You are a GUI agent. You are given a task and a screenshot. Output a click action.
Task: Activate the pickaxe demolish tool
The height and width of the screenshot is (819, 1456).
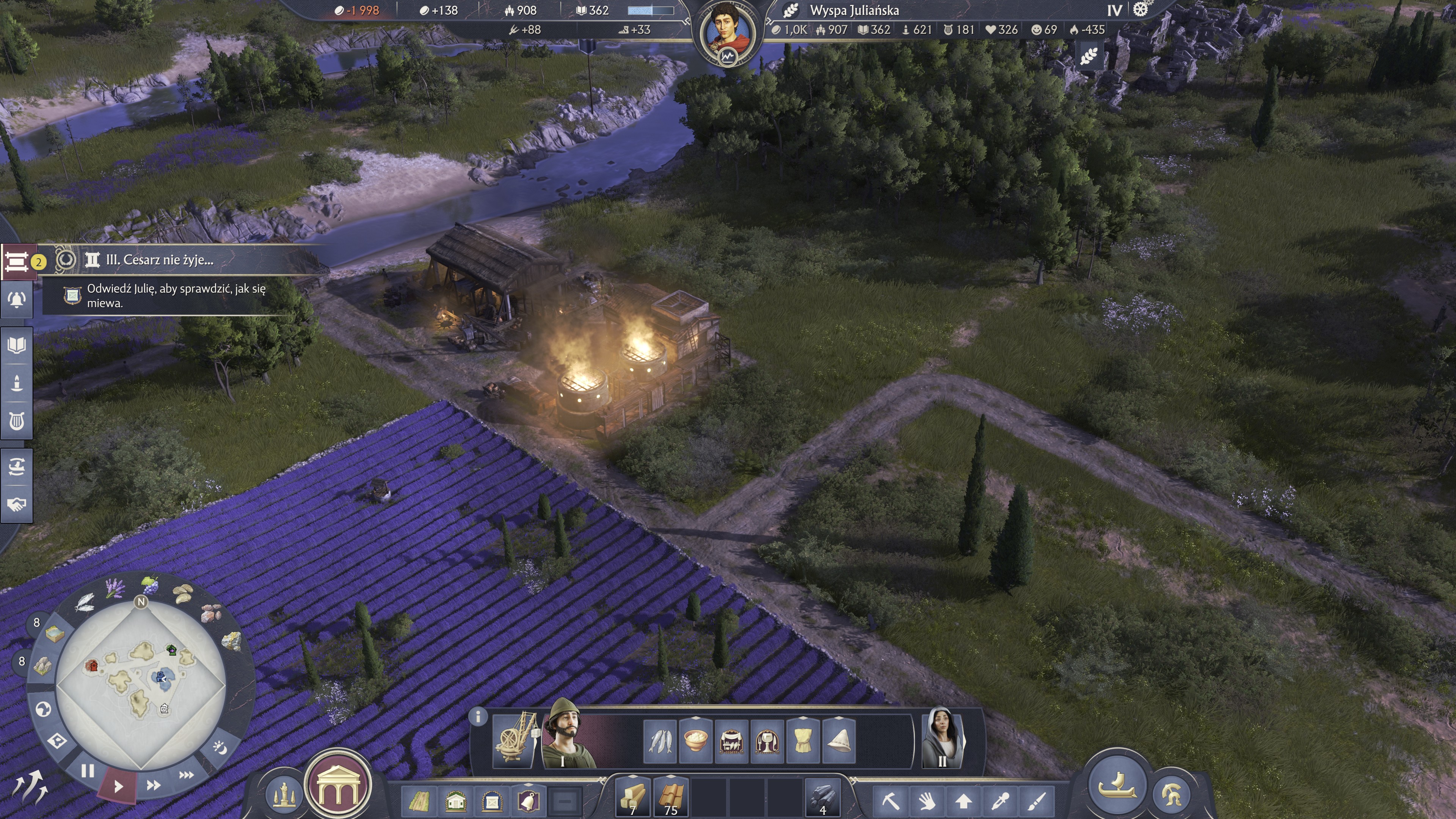(890, 801)
